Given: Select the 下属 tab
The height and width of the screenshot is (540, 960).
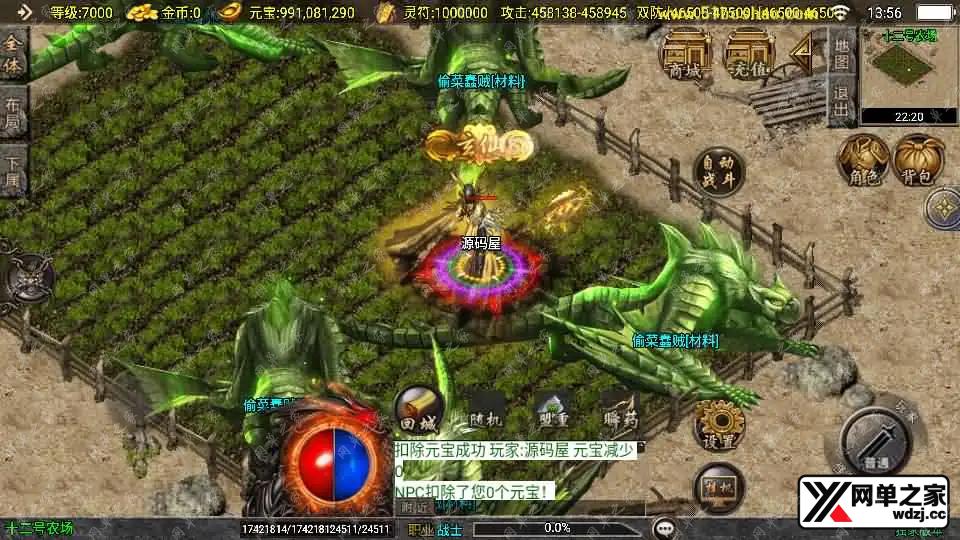Looking at the screenshot, I should (13, 172).
